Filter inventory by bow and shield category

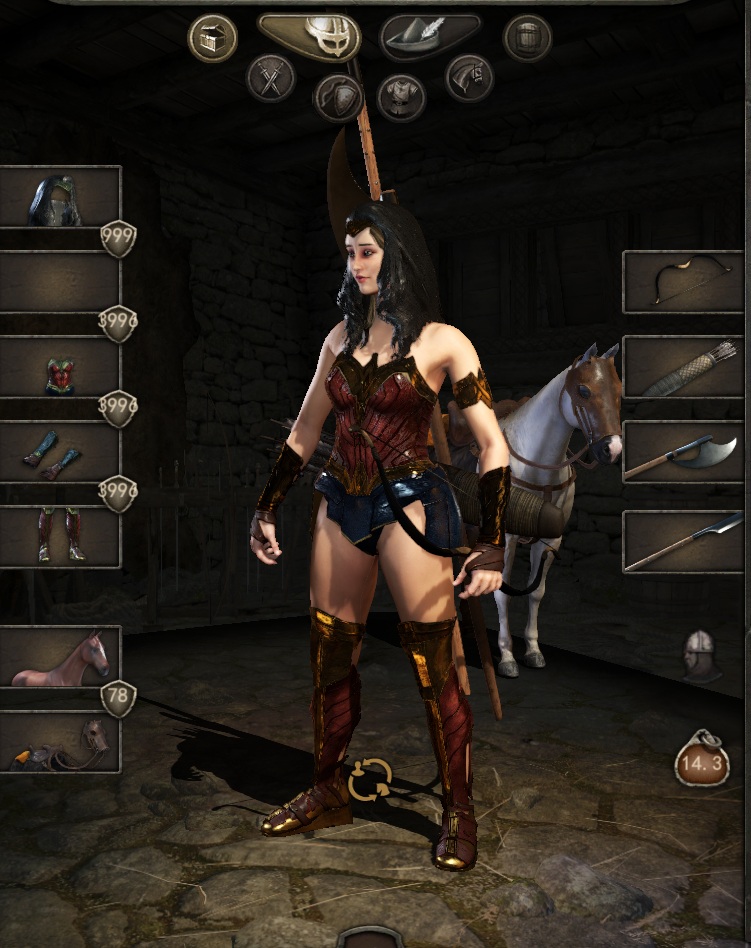pyautogui.click(x=337, y=97)
